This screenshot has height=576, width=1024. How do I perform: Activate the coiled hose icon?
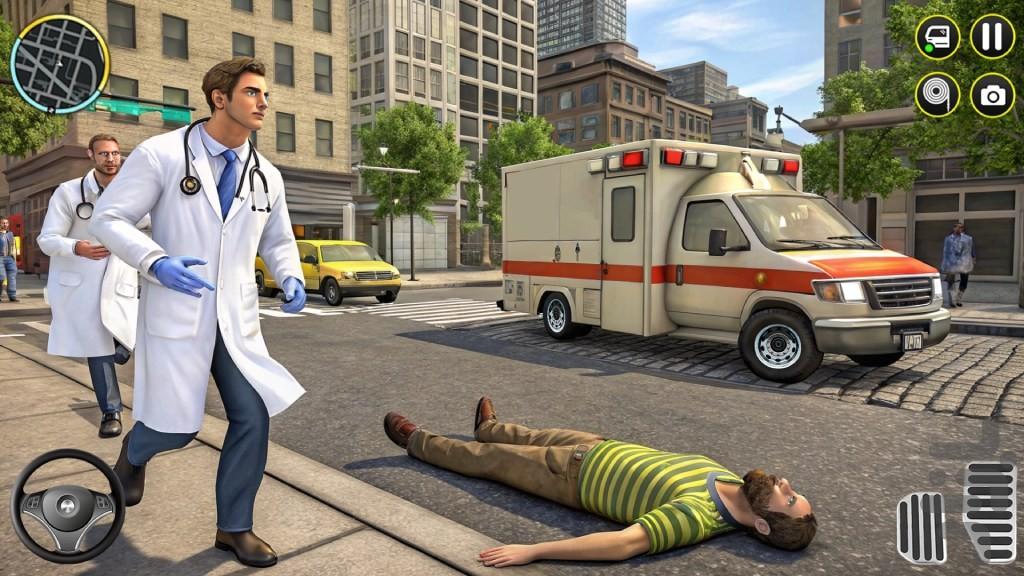(x=937, y=95)
